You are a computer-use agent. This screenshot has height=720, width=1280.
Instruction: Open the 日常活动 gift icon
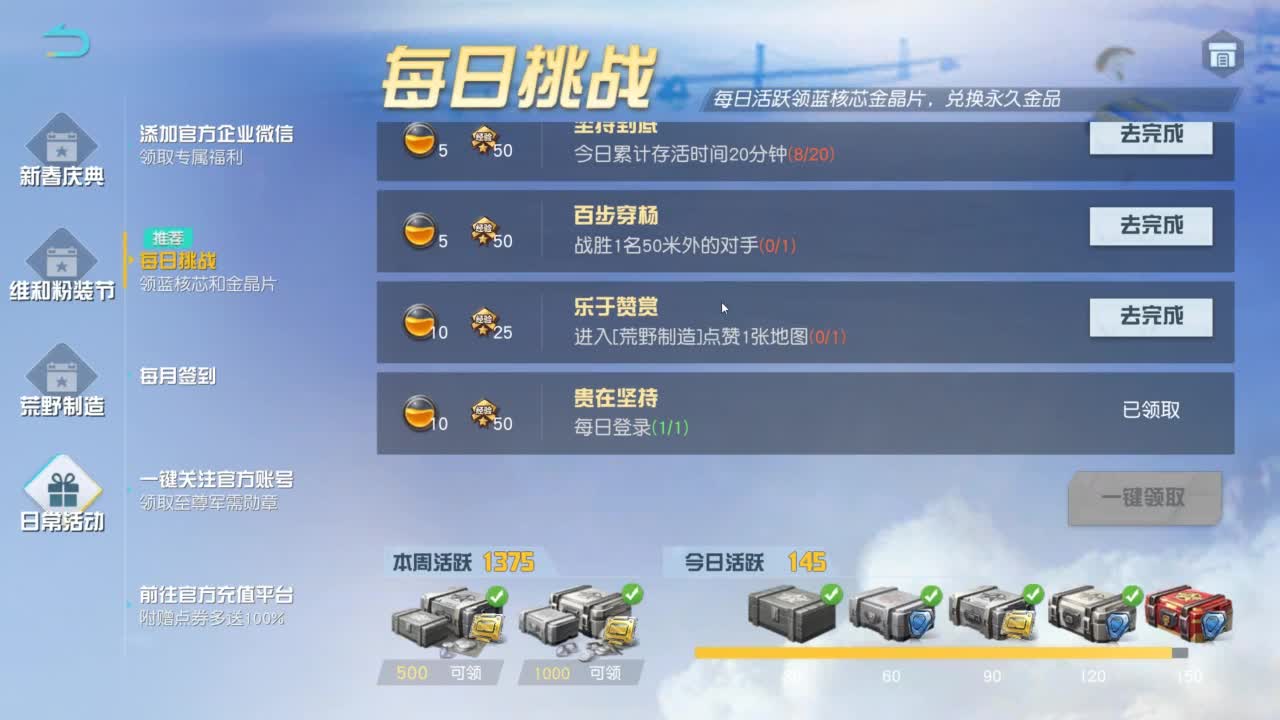[62, 490]
